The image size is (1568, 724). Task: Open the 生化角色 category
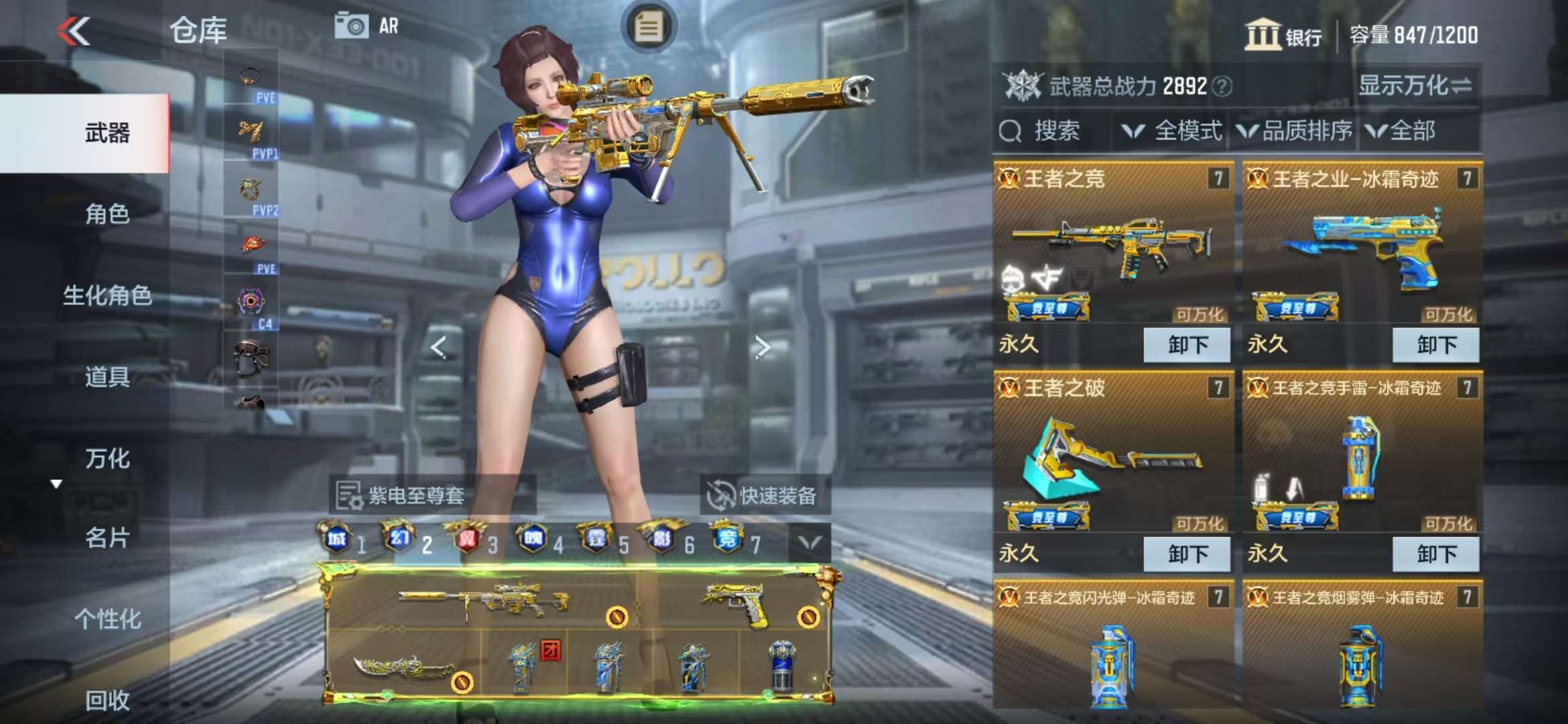(107, 296)
